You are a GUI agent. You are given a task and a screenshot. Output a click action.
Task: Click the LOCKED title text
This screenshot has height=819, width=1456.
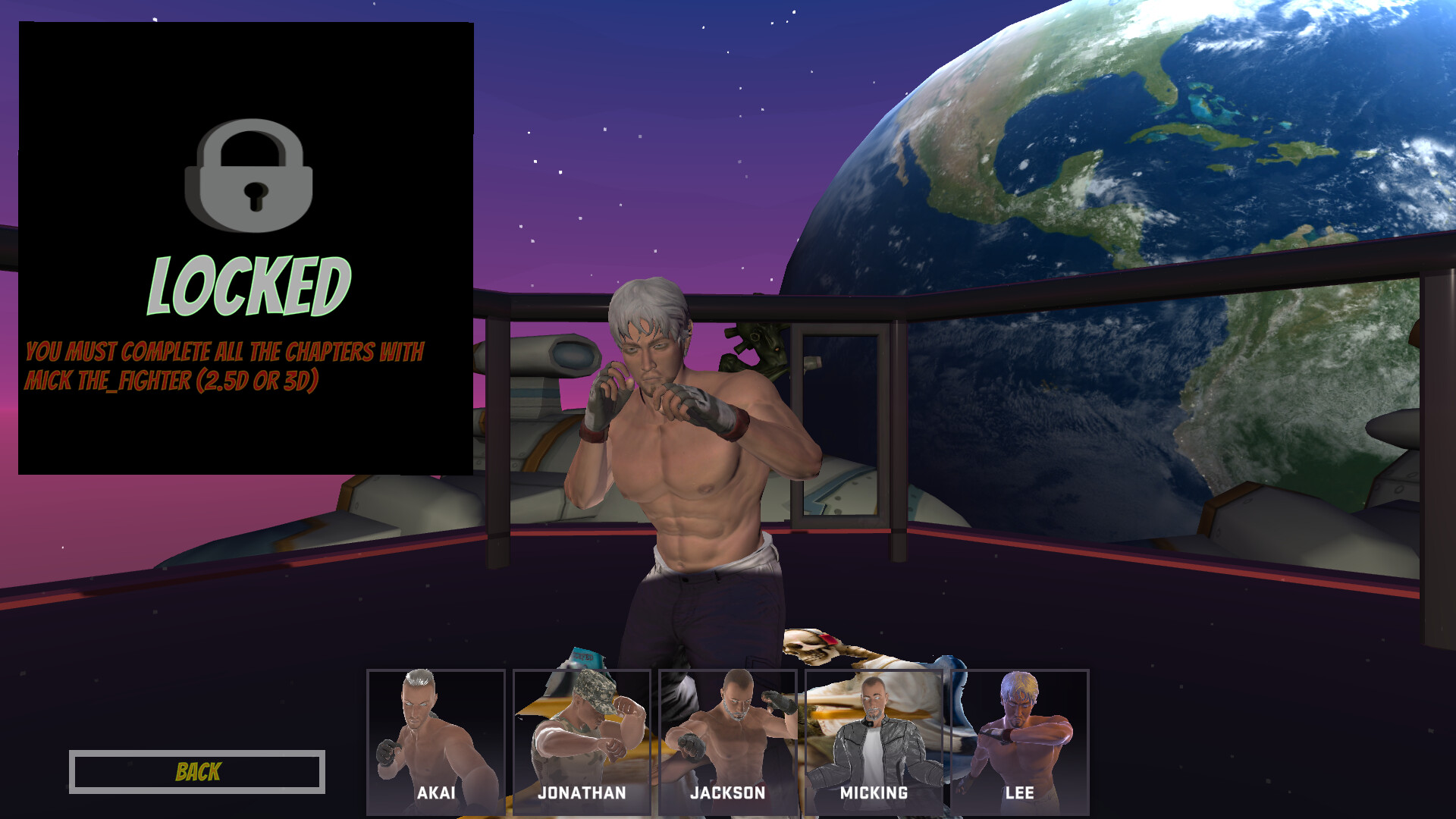(249, 284)
